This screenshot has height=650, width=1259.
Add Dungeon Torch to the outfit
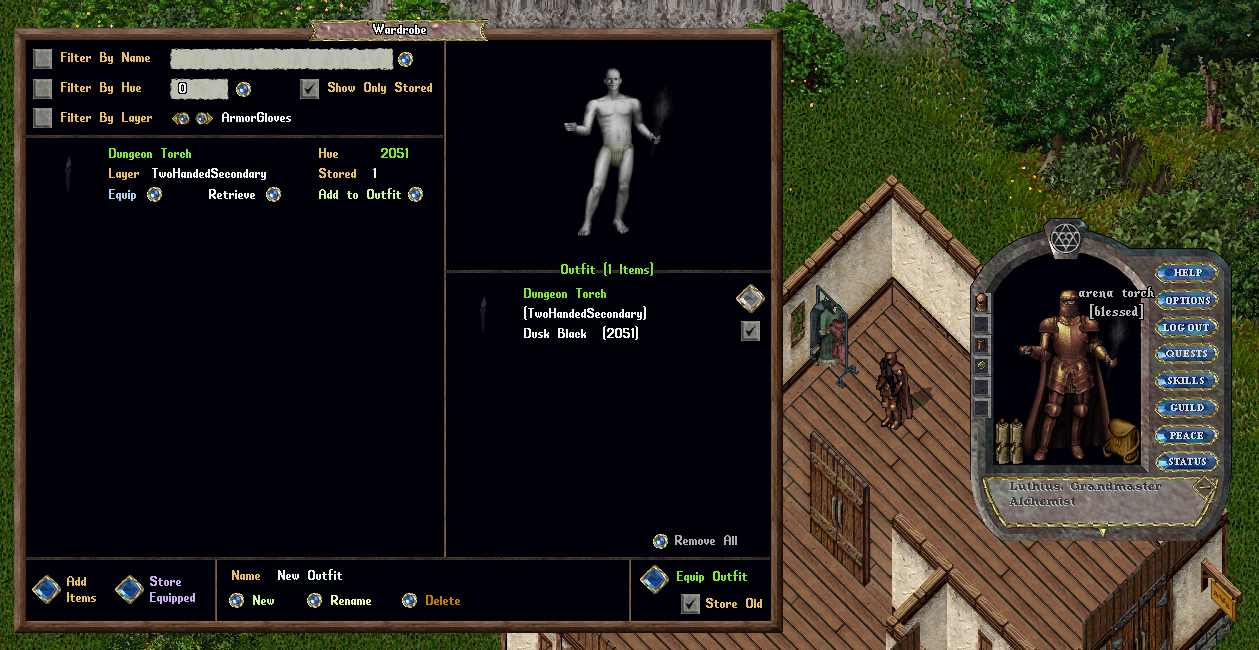(416, 195)
